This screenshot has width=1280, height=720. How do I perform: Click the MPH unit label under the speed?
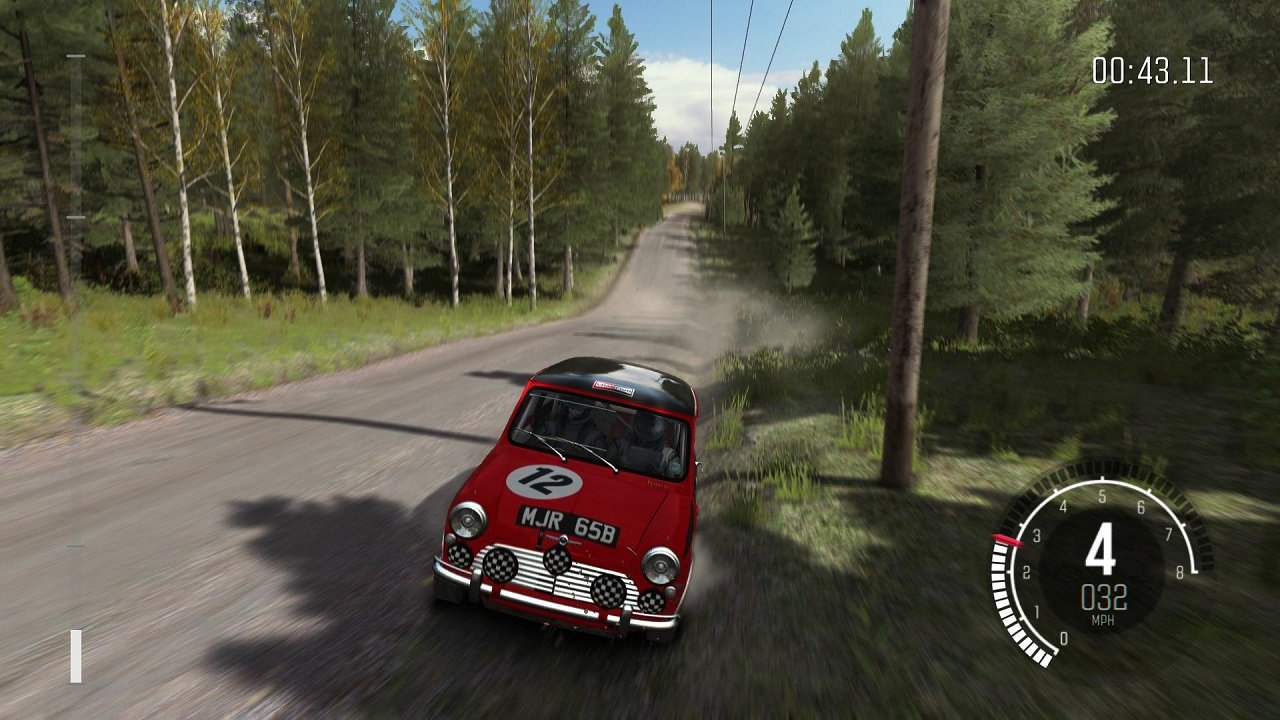tap(1103, 618)
